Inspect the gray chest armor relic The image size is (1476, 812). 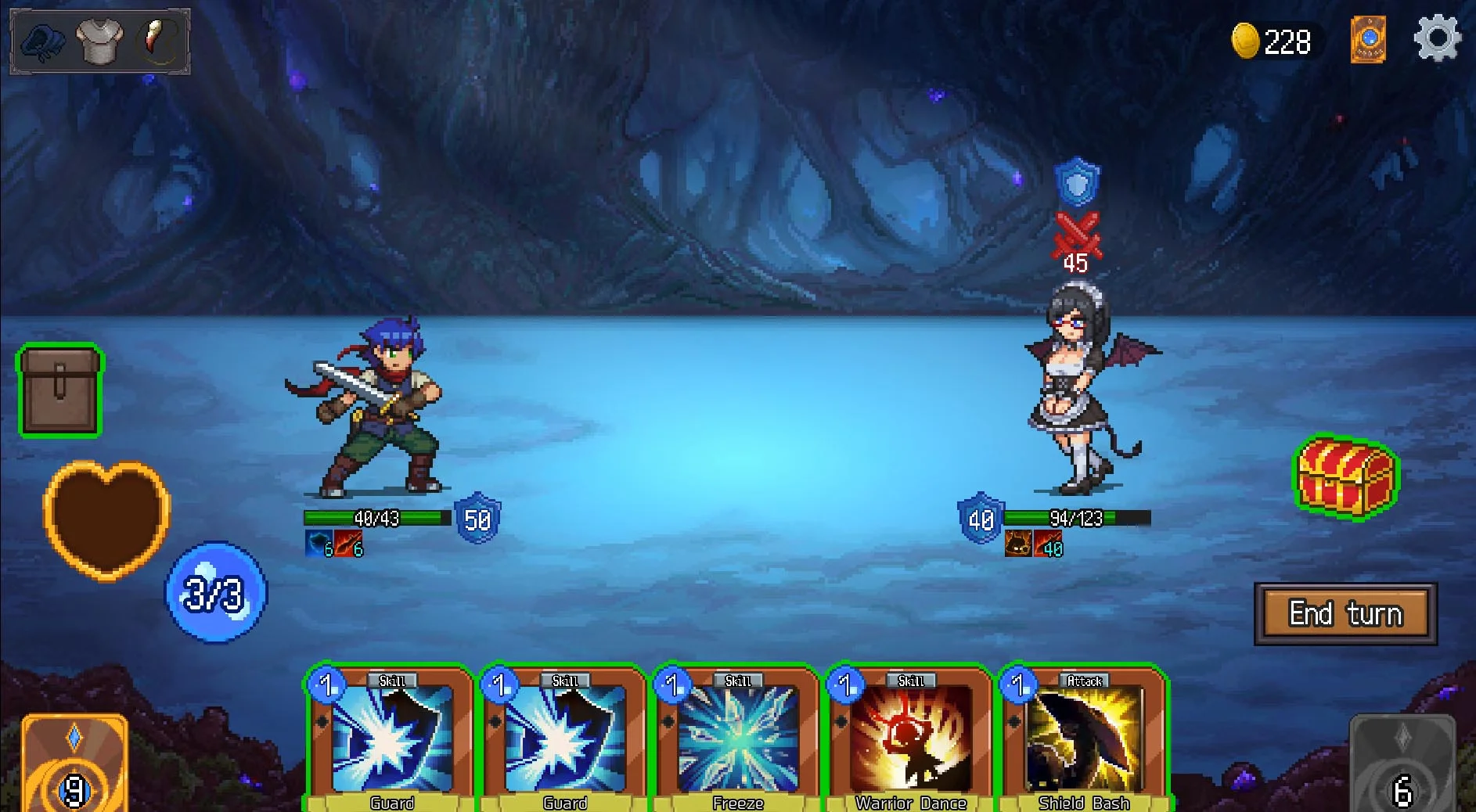click(x=99, y=41)
